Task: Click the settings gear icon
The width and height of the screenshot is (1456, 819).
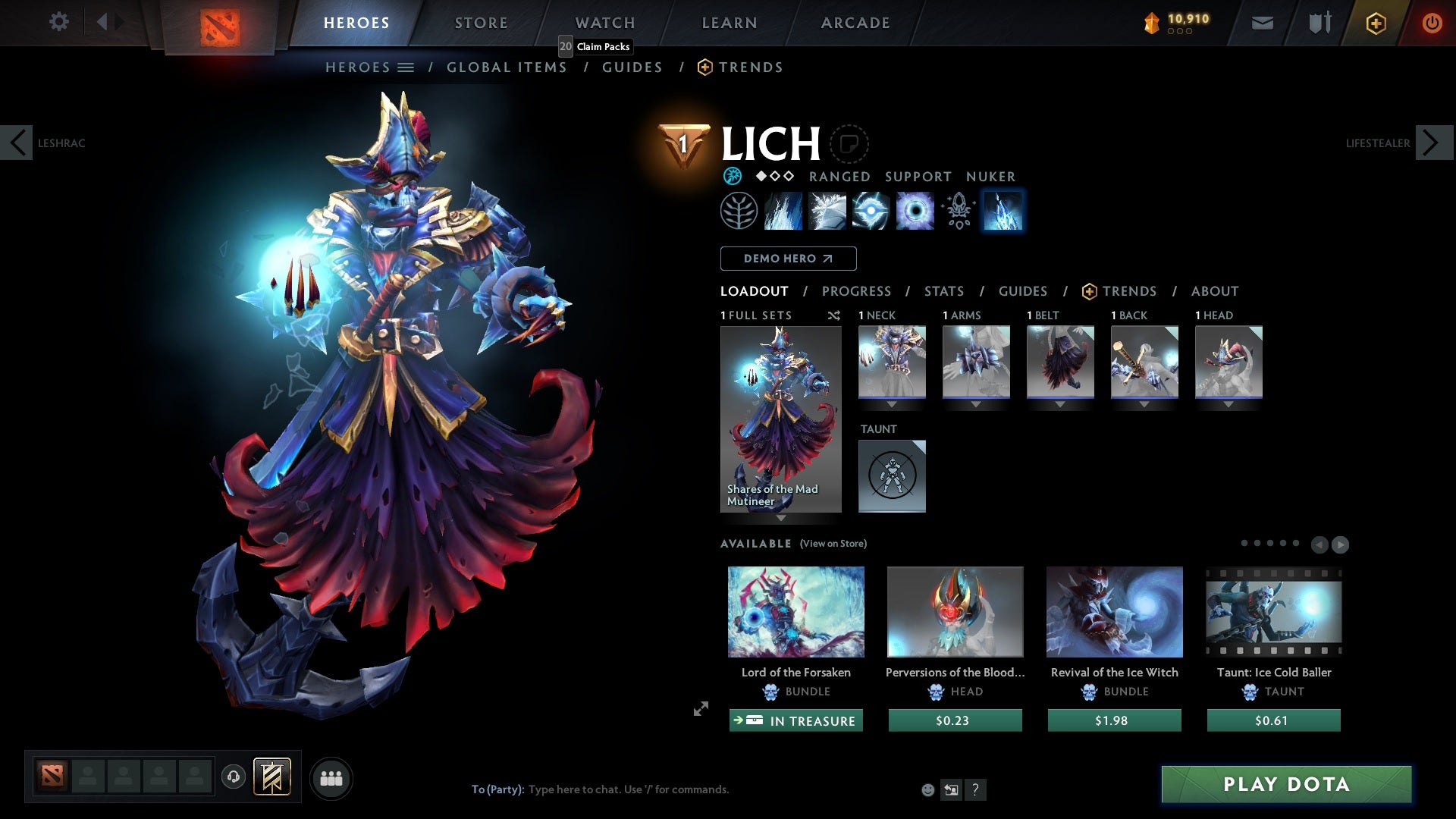Action: pyautogui.click(x=58, y=23)
